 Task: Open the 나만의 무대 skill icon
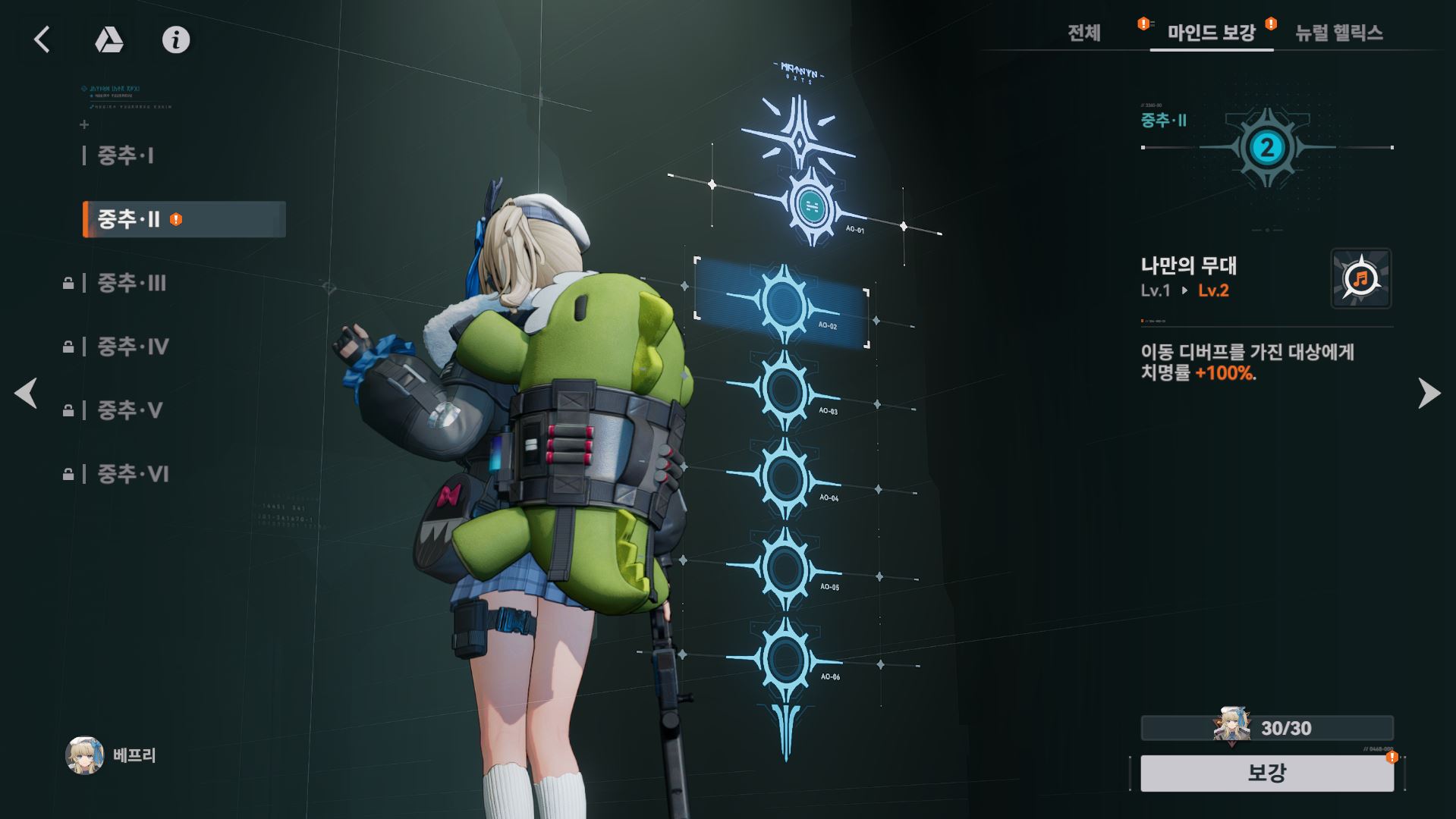pos(1360,278)
